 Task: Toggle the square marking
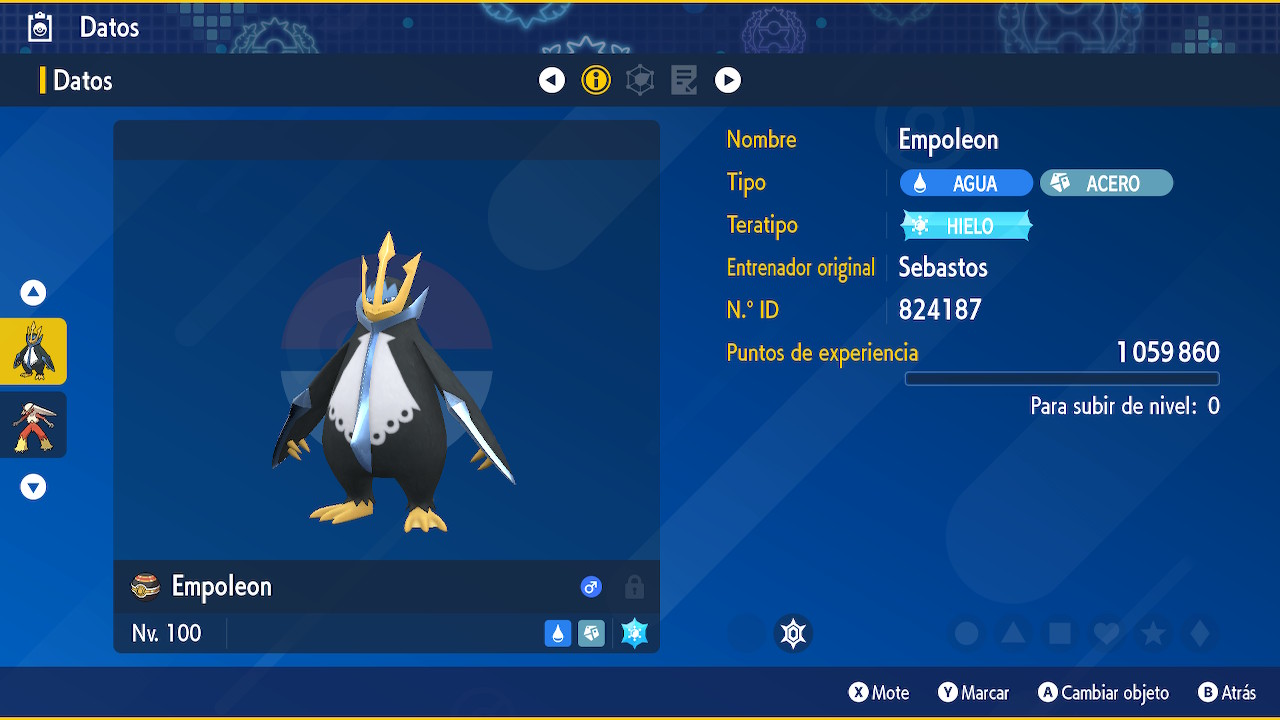click(1060, 633)
